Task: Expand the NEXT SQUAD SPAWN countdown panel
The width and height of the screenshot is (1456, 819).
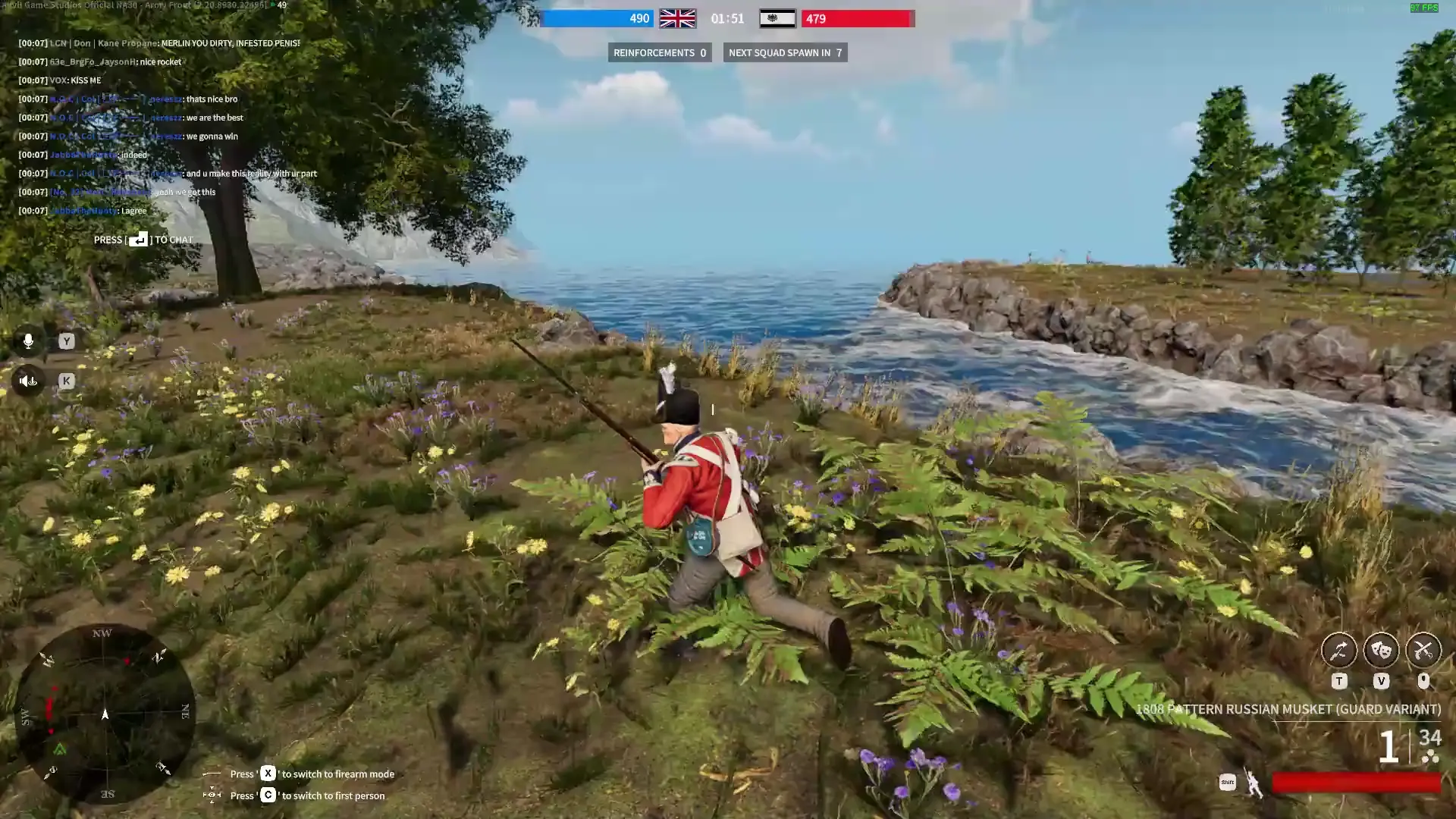Action: click(x=786, y=52)
